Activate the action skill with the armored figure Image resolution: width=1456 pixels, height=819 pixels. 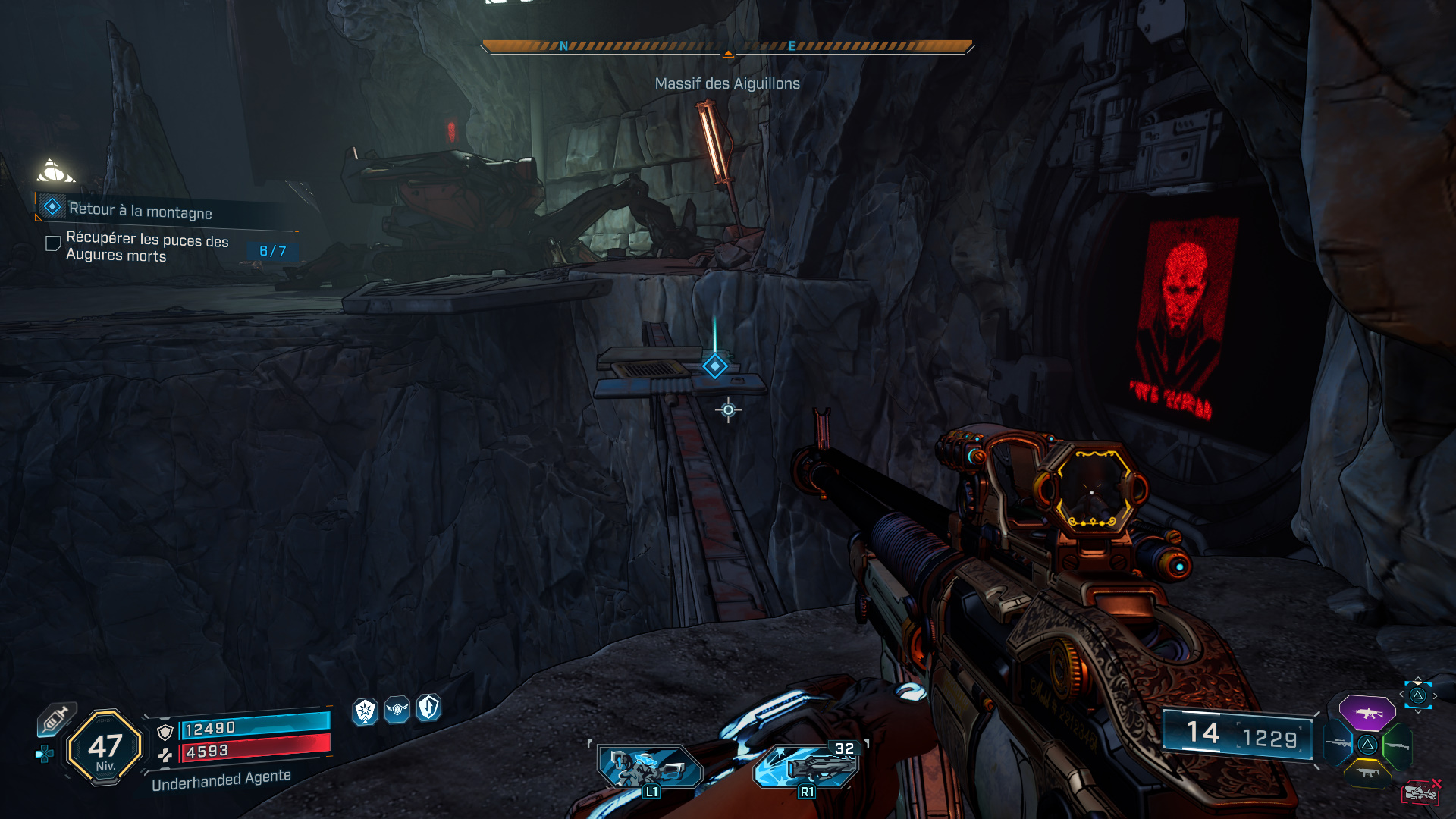(650, 767)
